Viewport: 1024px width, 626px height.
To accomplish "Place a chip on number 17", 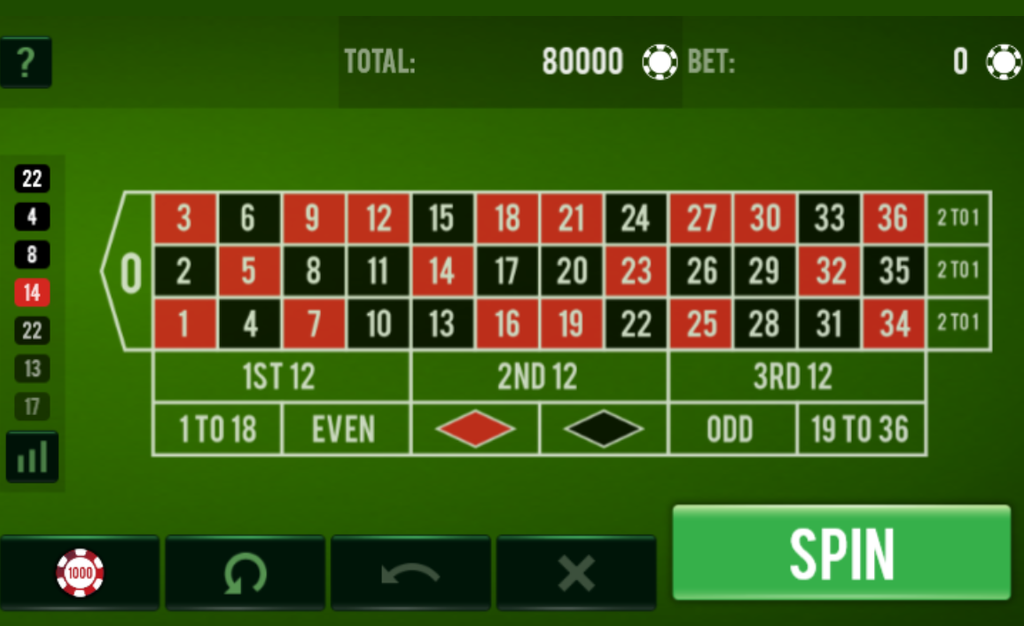I will click(507, 271).
